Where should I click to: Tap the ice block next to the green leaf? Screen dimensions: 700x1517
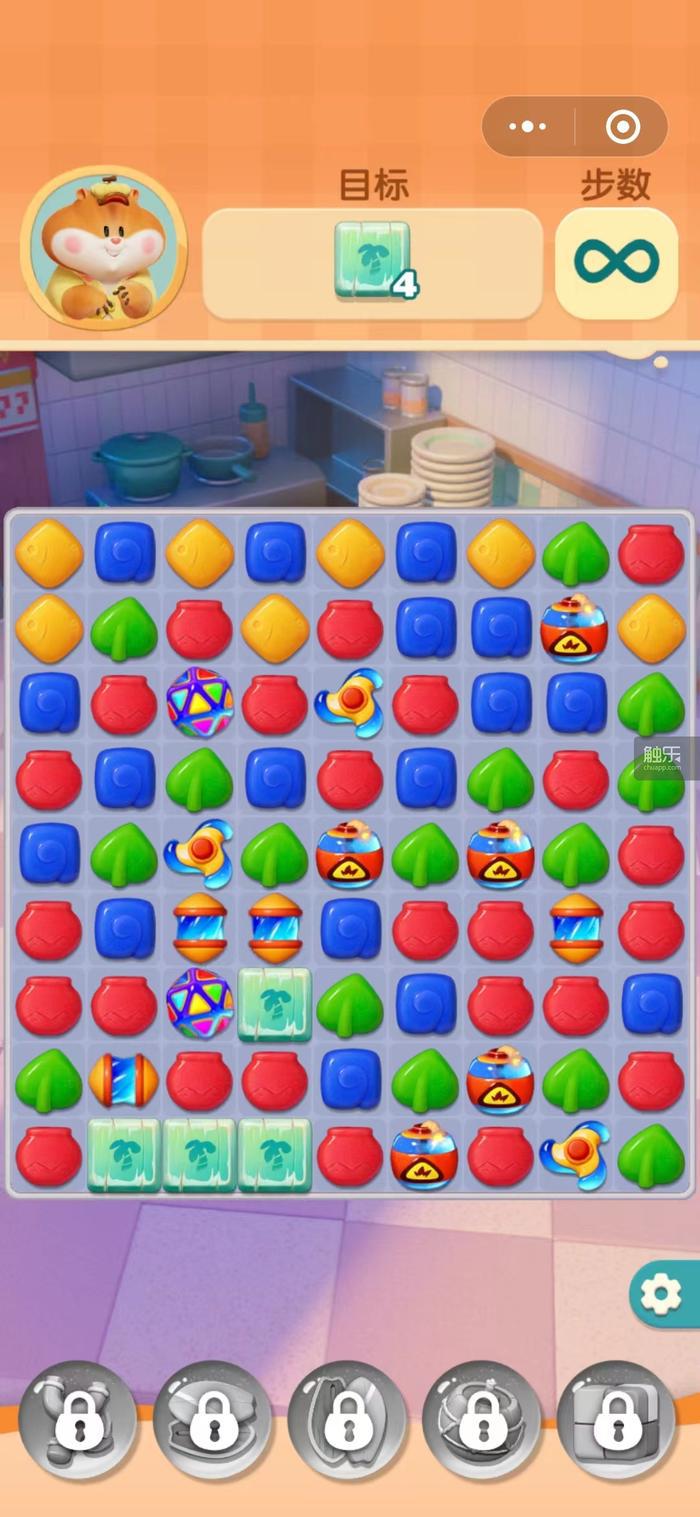coord(275,1005)
